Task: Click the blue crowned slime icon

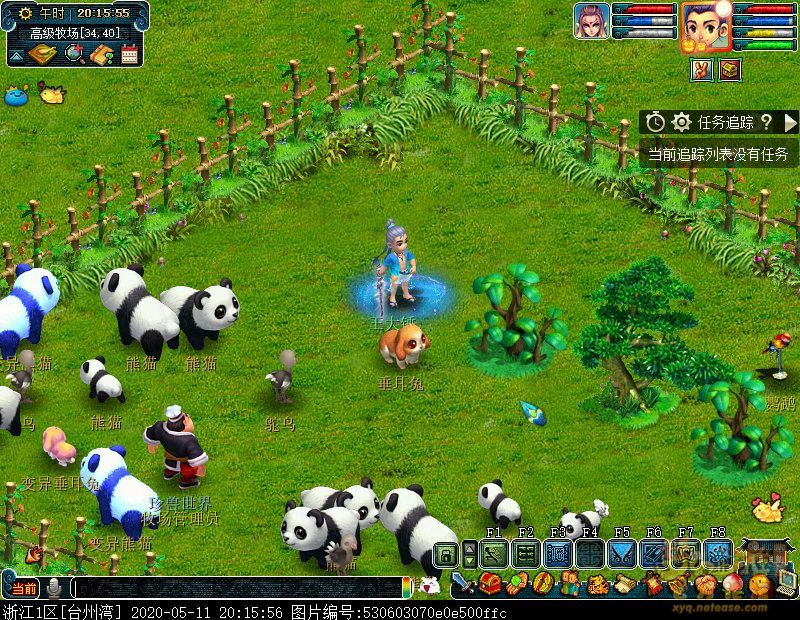Action: [14, 96]
